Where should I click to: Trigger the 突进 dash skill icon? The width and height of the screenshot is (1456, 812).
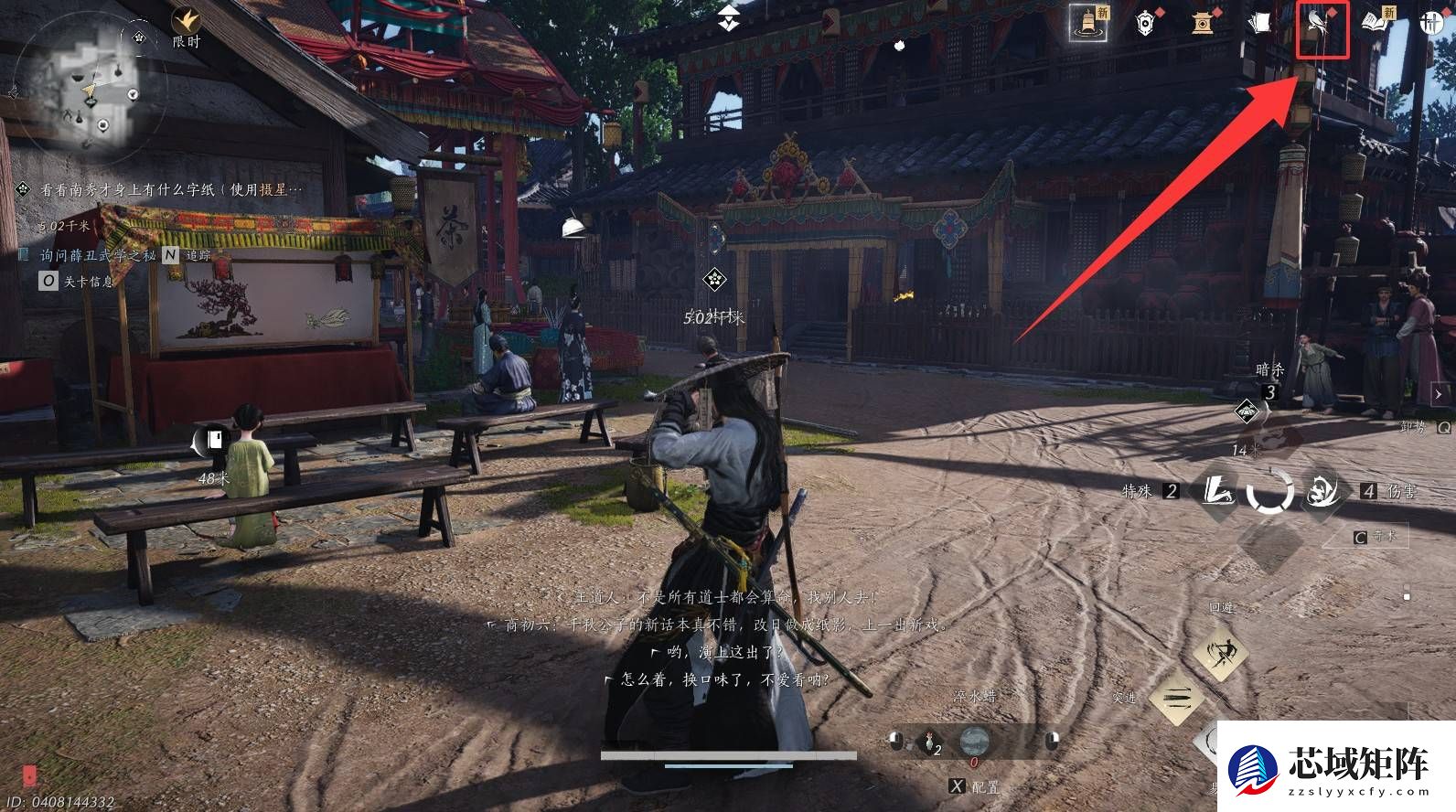point(1178,697)
